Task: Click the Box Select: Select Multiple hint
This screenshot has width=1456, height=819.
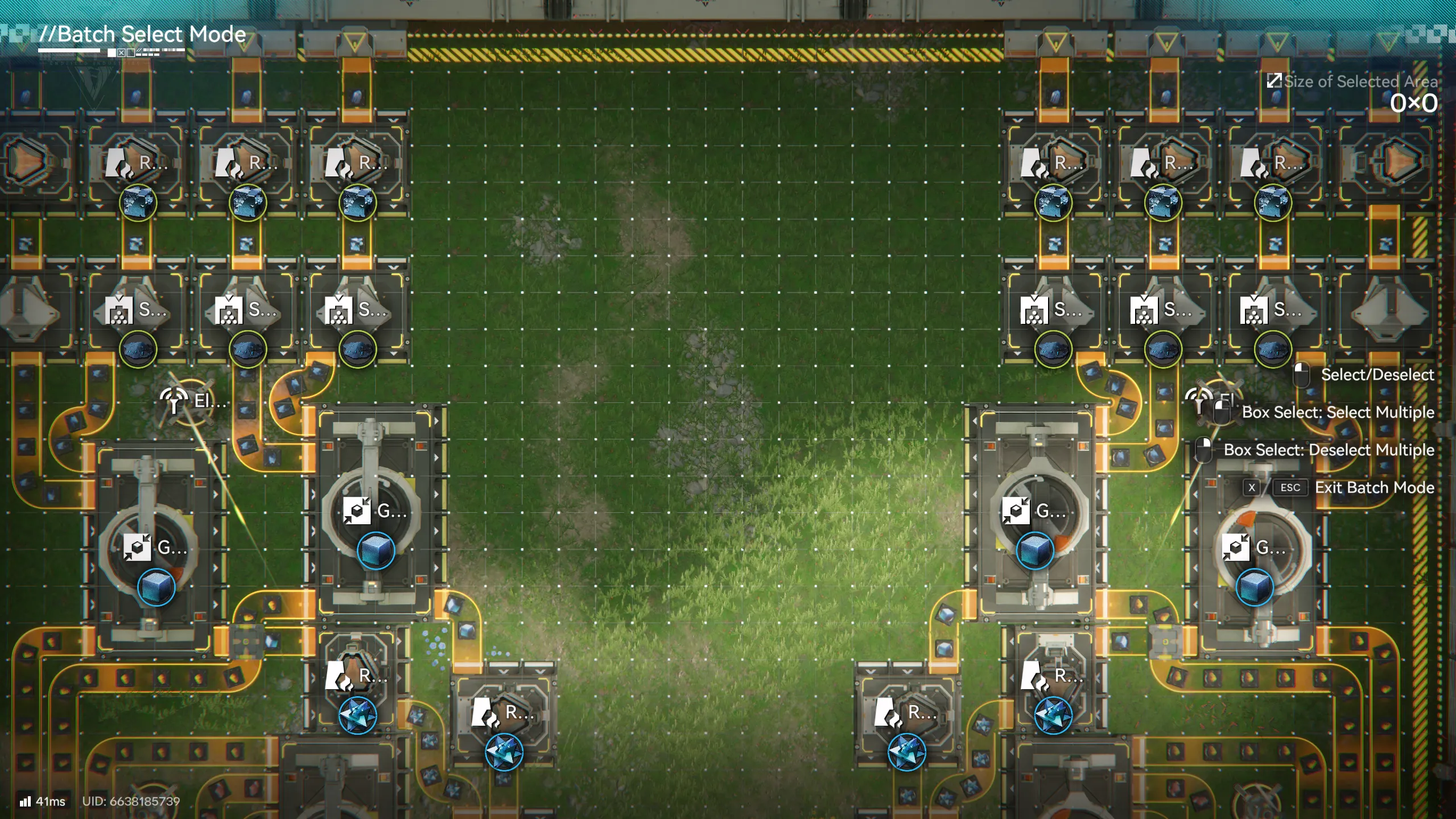Action: click(1337, 413)
